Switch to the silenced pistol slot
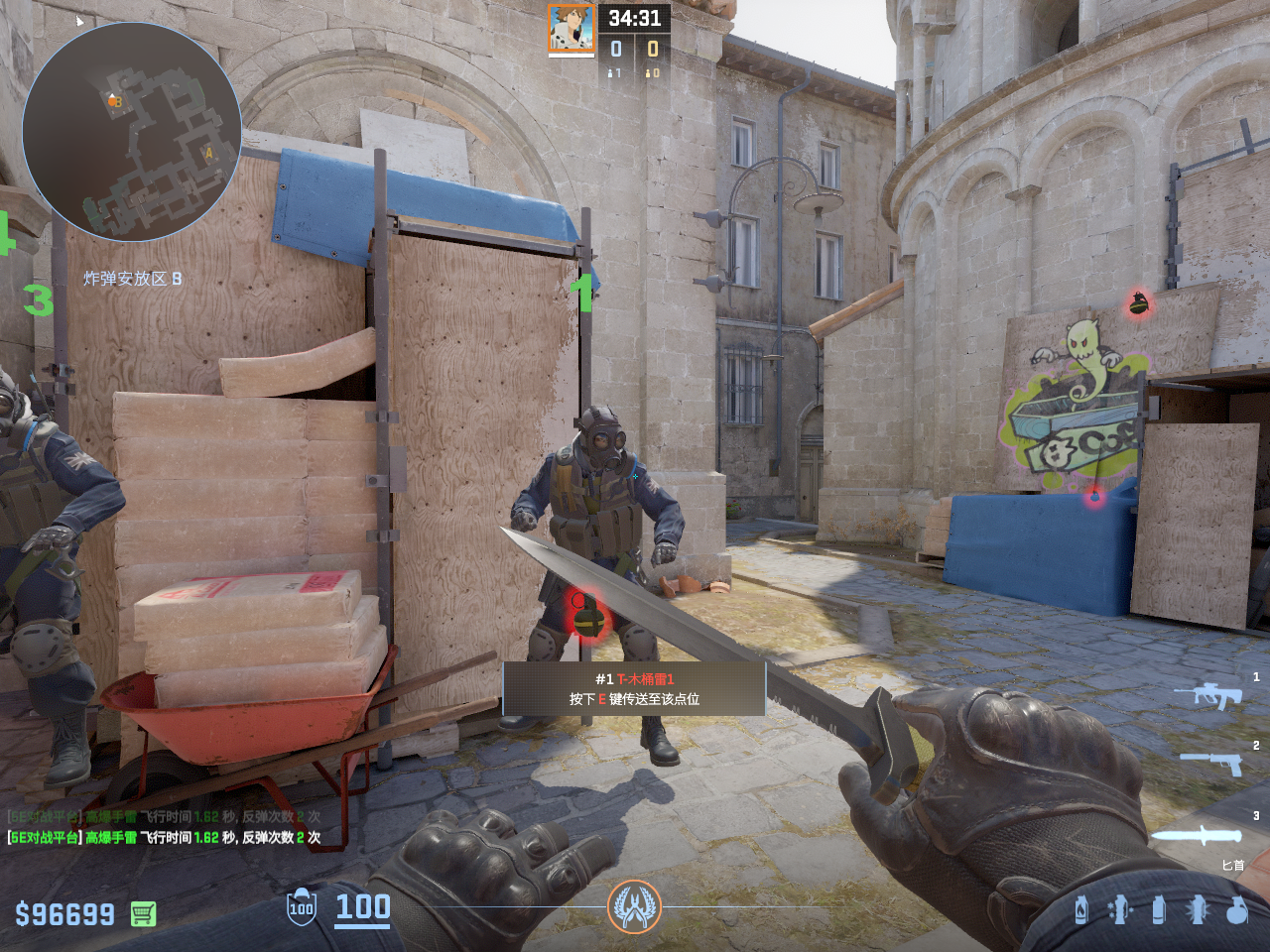The width and height of the screenshot is (1270, 952). click(1212, 763)
